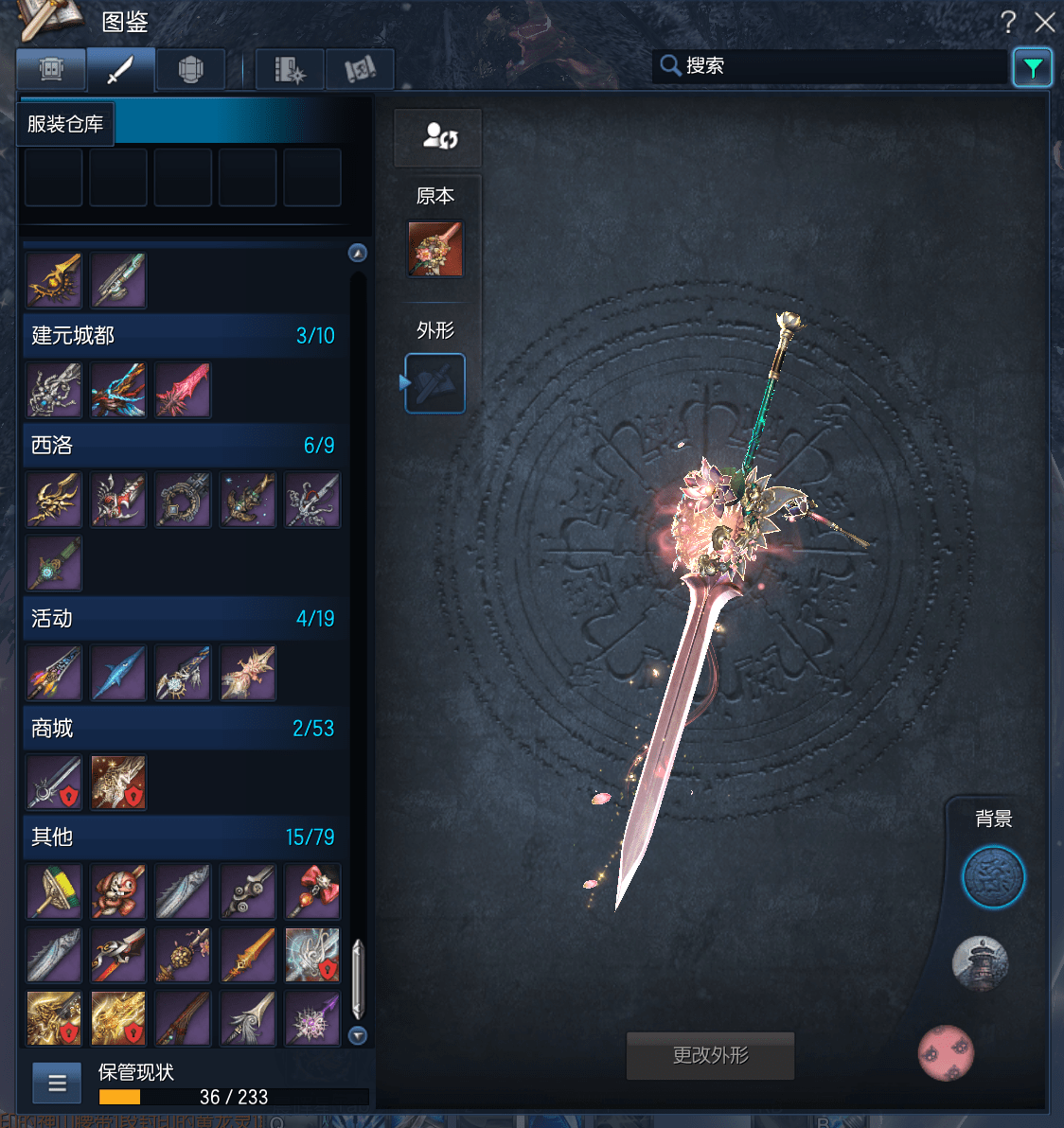The height and width of the screenshot is (1128, 1064).
Task: Select the red bow weapon in 其他
Action: coord(312,891)
